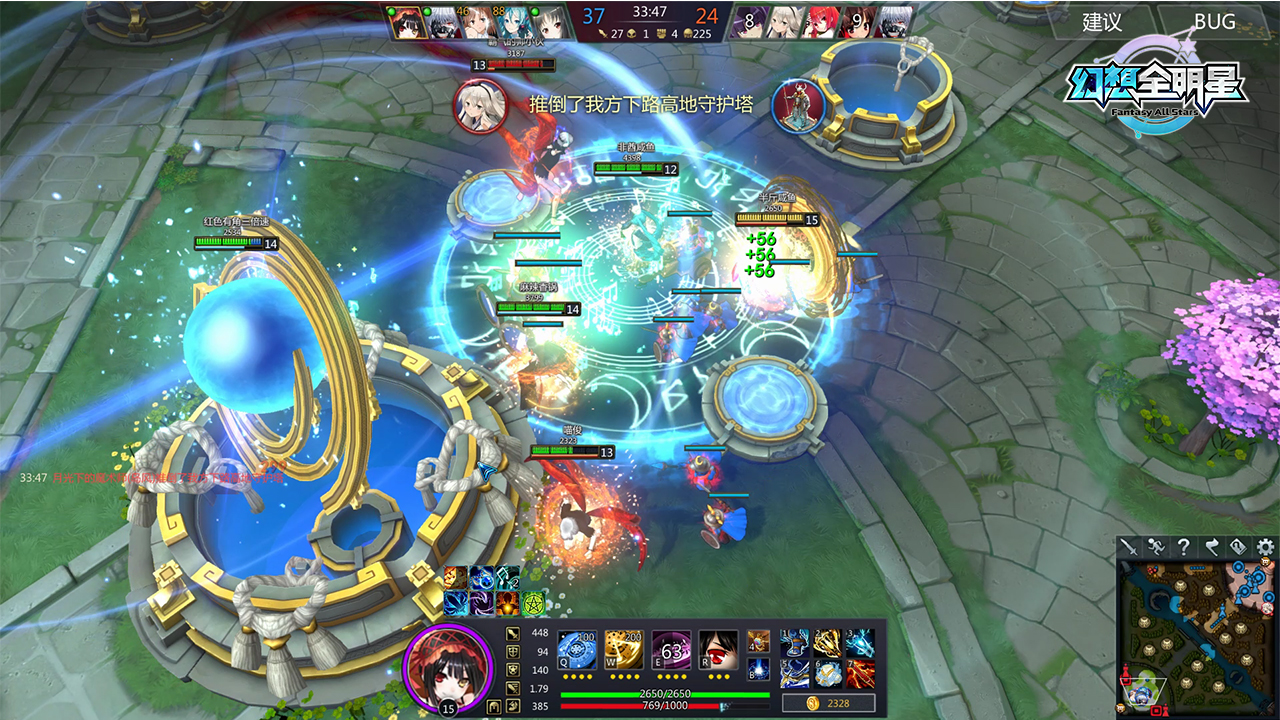Trigger the R ultimate with red-eyed portrait
Screen dimensions: 1280x720
pyautogui.click(x=718, y=649)
